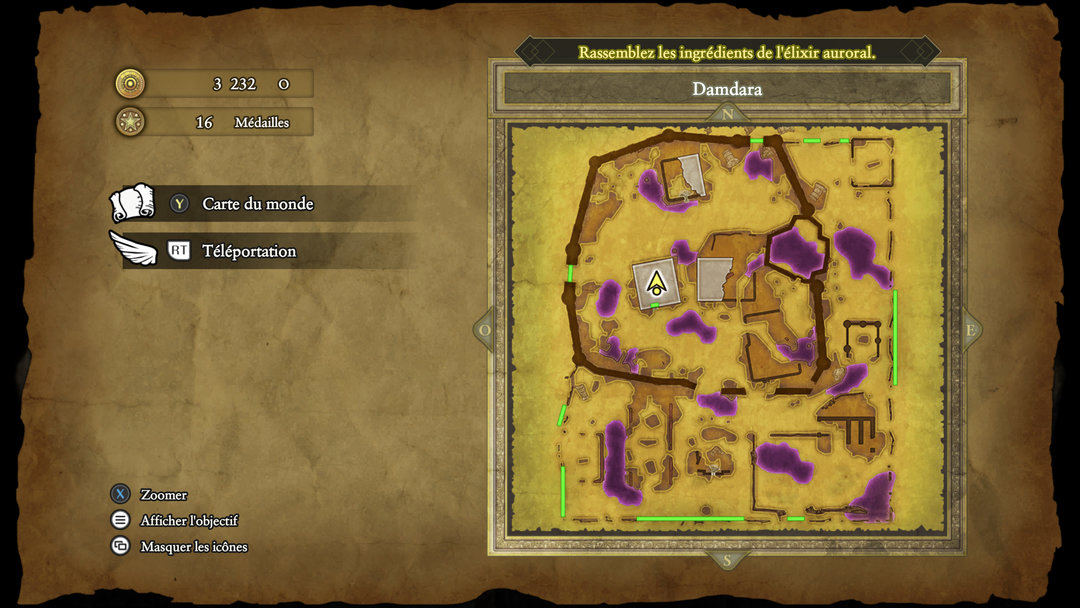Viewport: 1080px width, 608px height.
Task: Open the Carte du monde entry
Action: pos(257,204)
